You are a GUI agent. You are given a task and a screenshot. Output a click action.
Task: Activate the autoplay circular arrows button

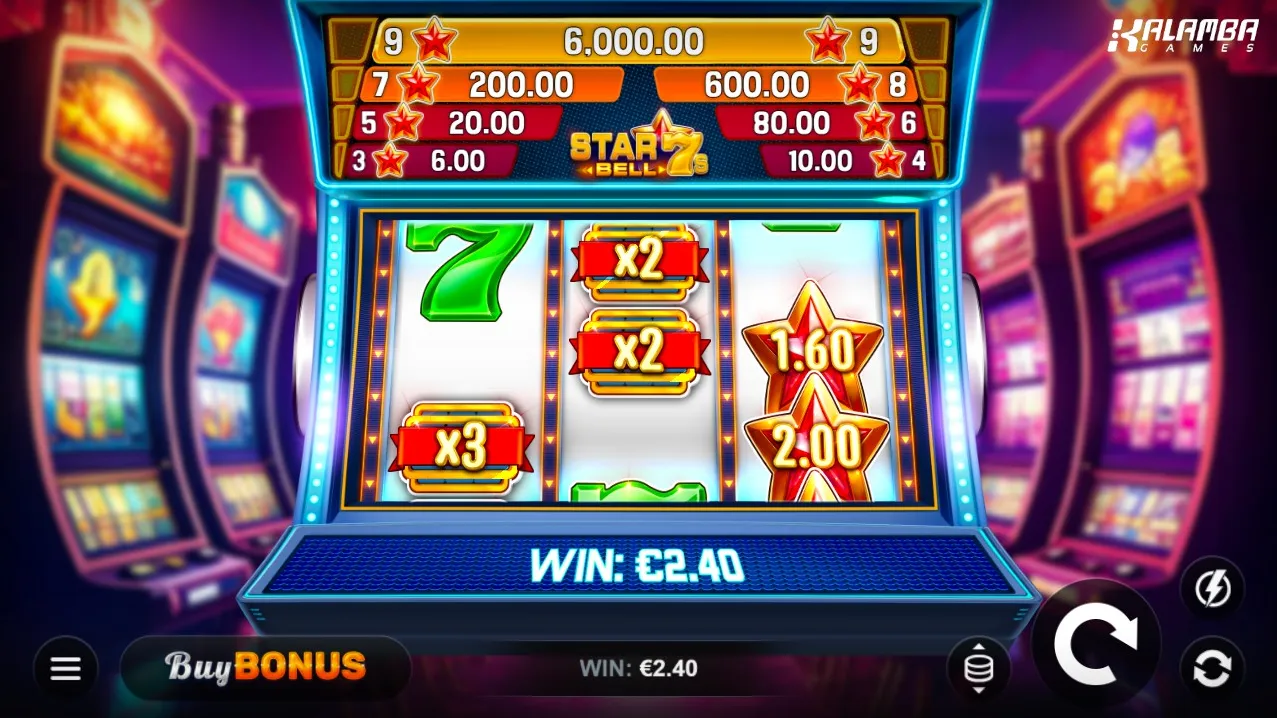[1212, 668]
